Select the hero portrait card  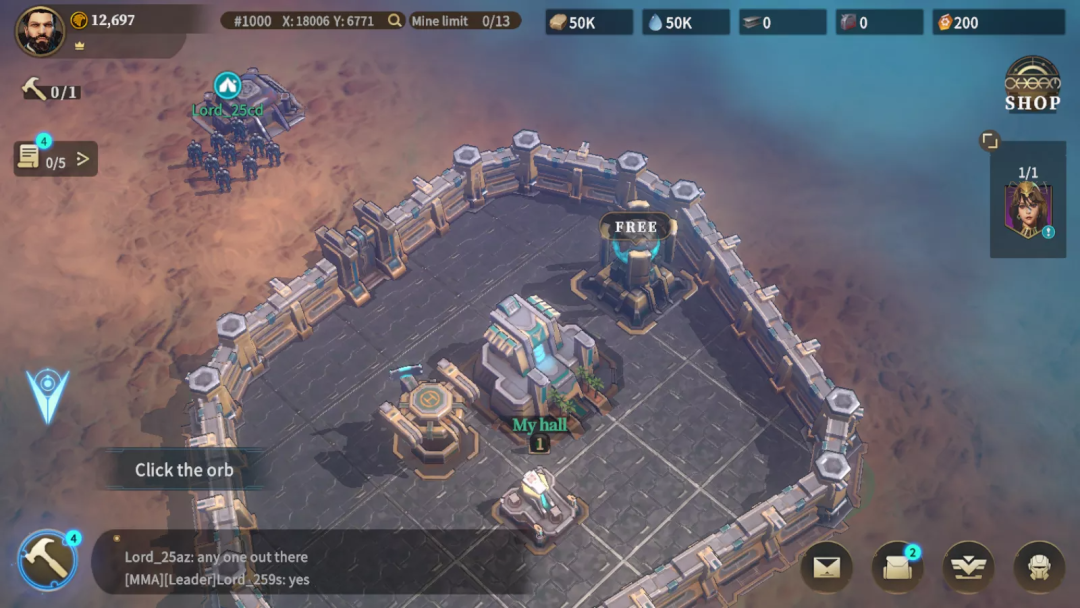point(1027,210)
